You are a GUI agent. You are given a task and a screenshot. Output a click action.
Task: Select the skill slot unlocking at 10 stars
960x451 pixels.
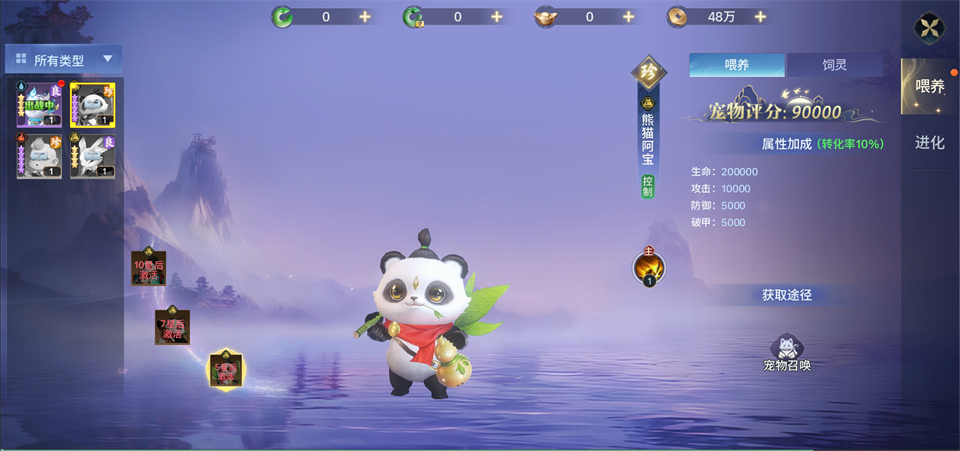pos(148,268)
